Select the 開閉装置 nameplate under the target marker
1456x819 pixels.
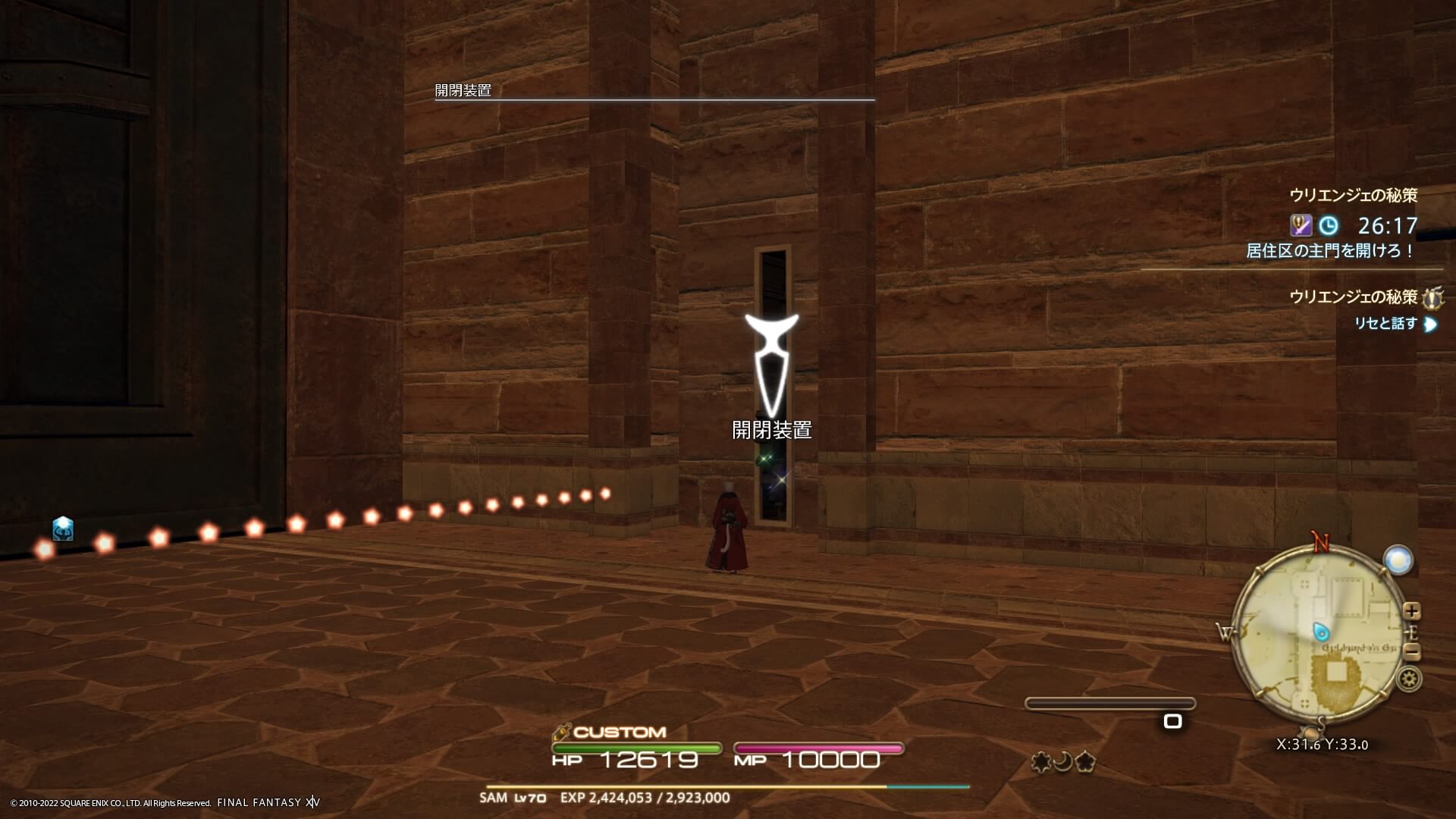pos(771,430)
